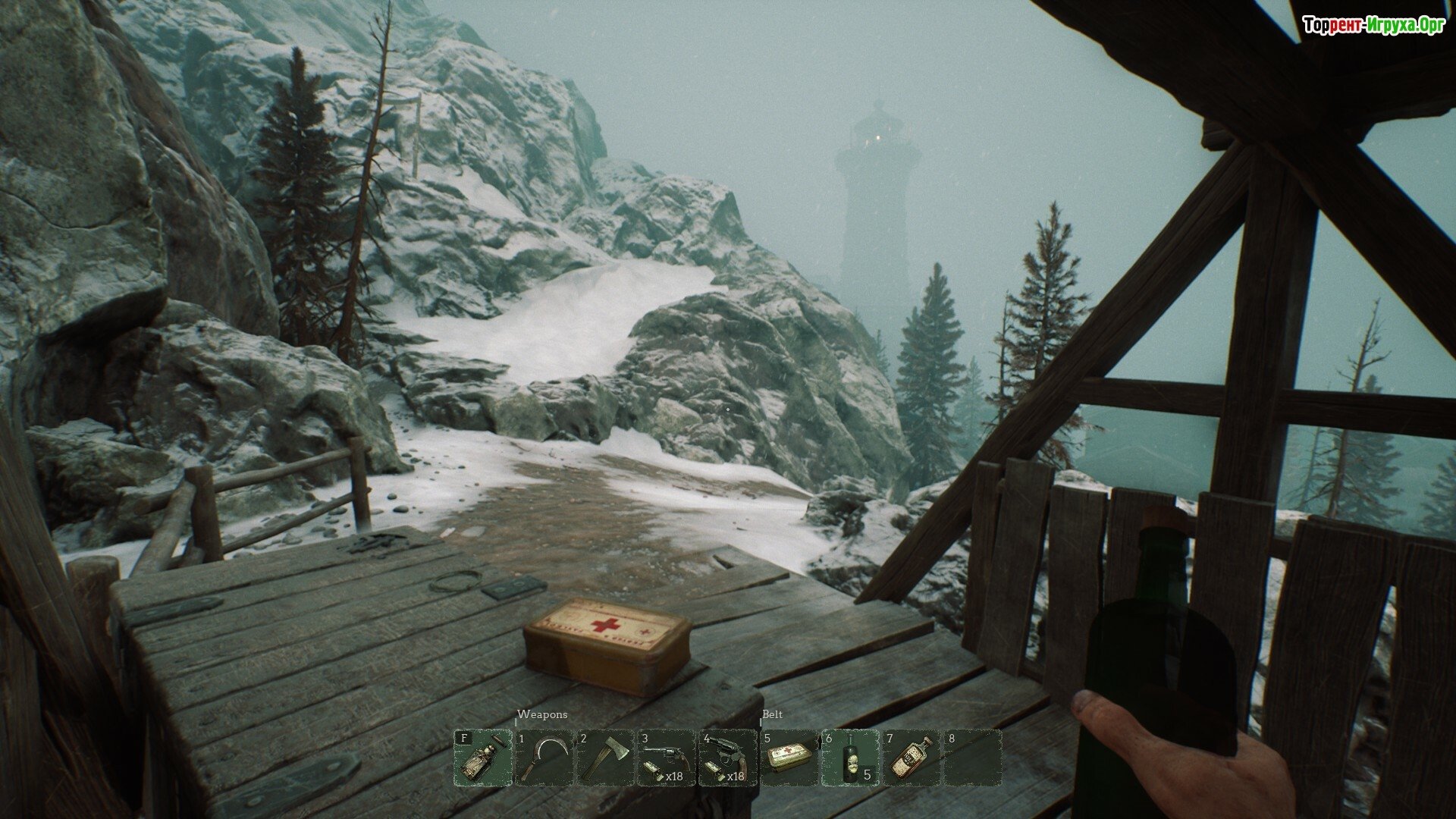Use the first aid tin on the belt
This screenshot has width=1456, height=819.
(789, 758)
